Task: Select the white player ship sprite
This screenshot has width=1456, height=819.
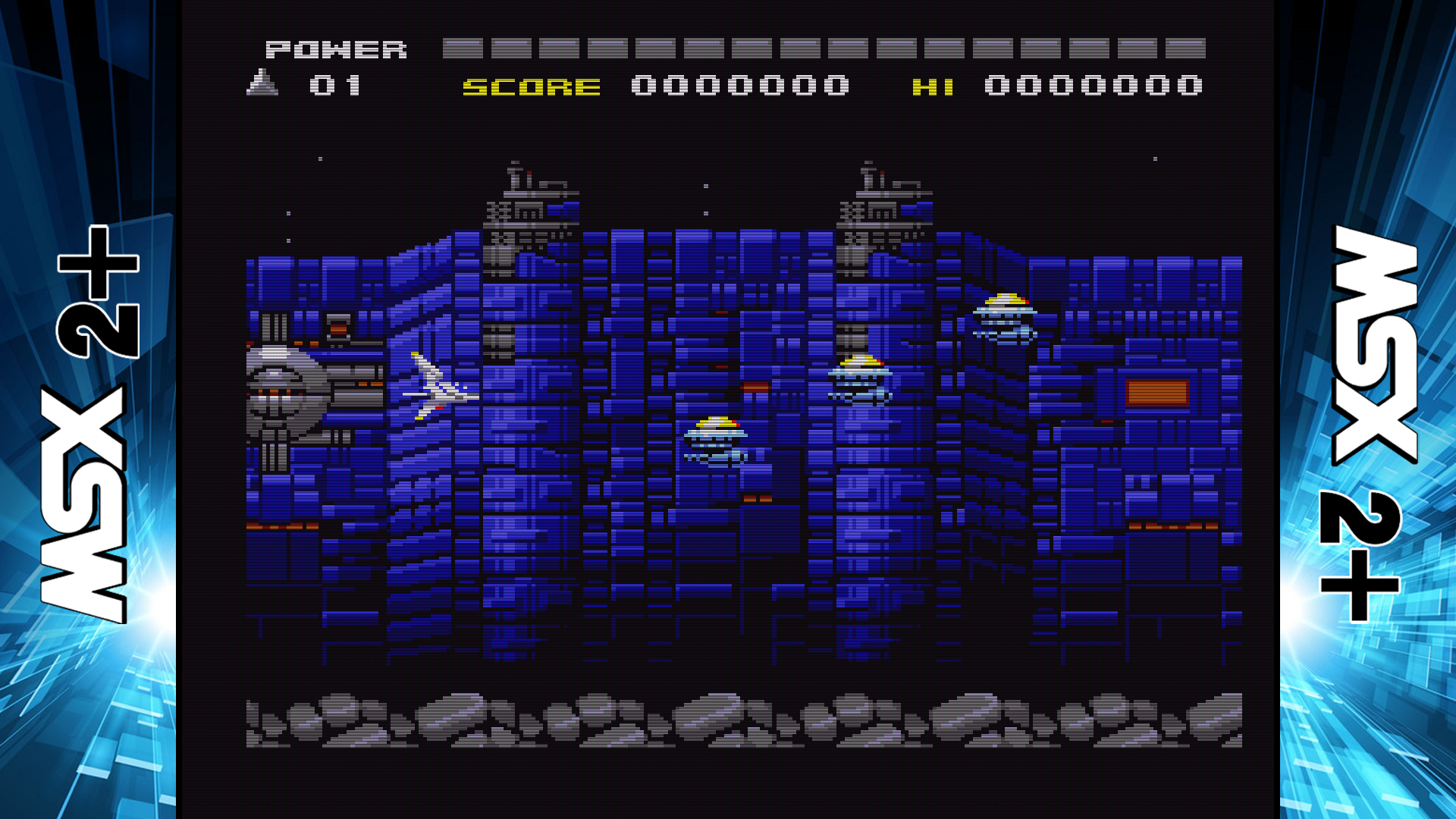Action: pyautogui.click(x=432, y=387)
